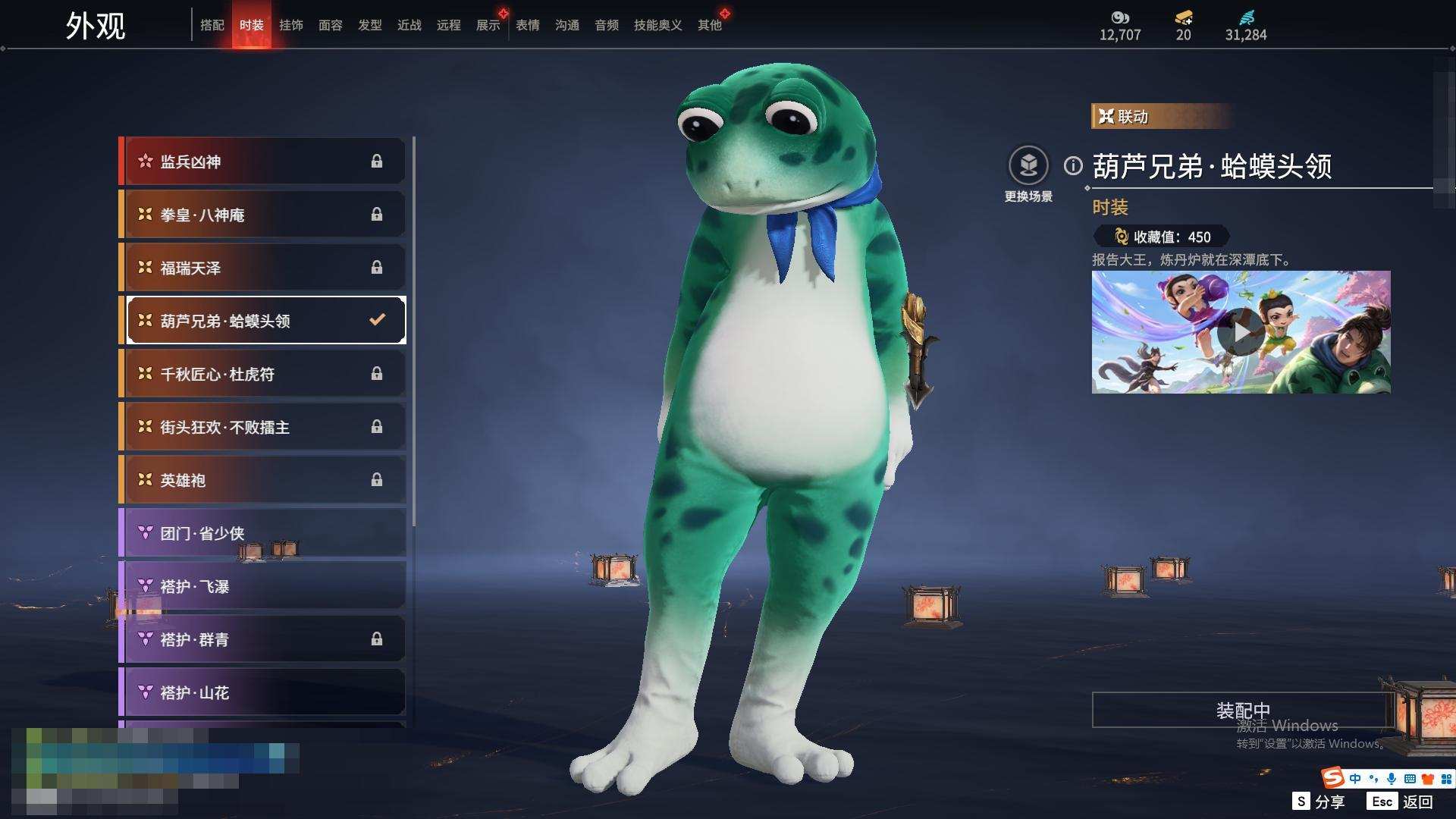The image size is (1456, 819).
Task: Choose the 拳皇·八神庵 outfit
Action: pos(262,215)
